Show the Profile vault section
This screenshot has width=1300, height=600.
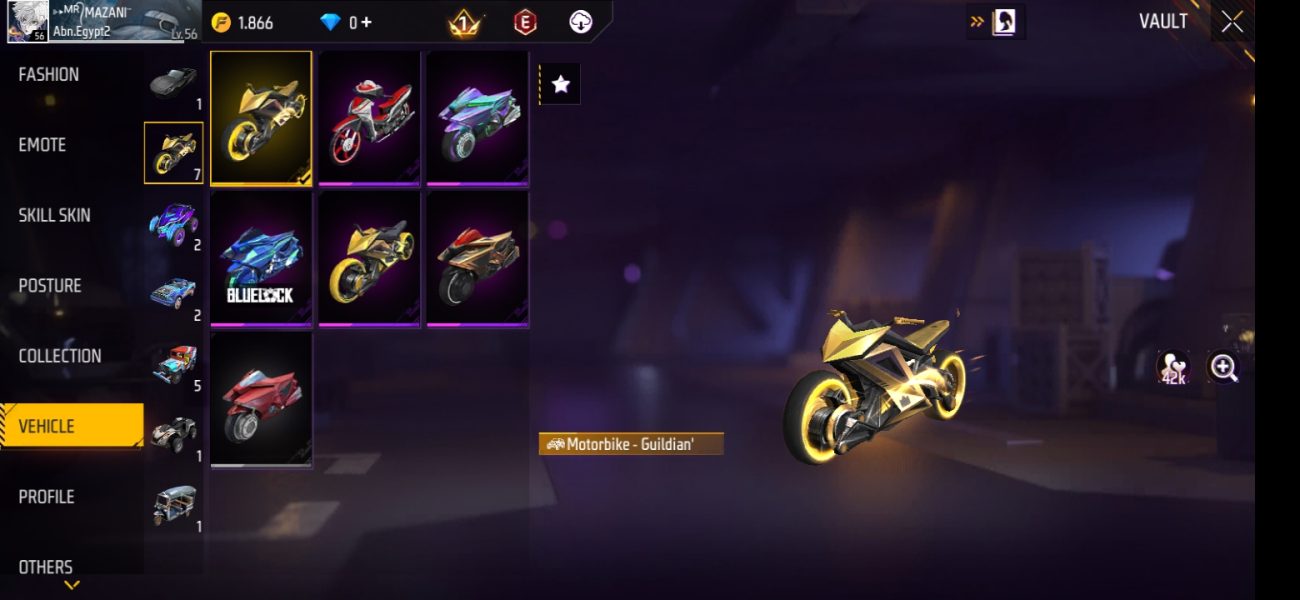click(46, 497)
